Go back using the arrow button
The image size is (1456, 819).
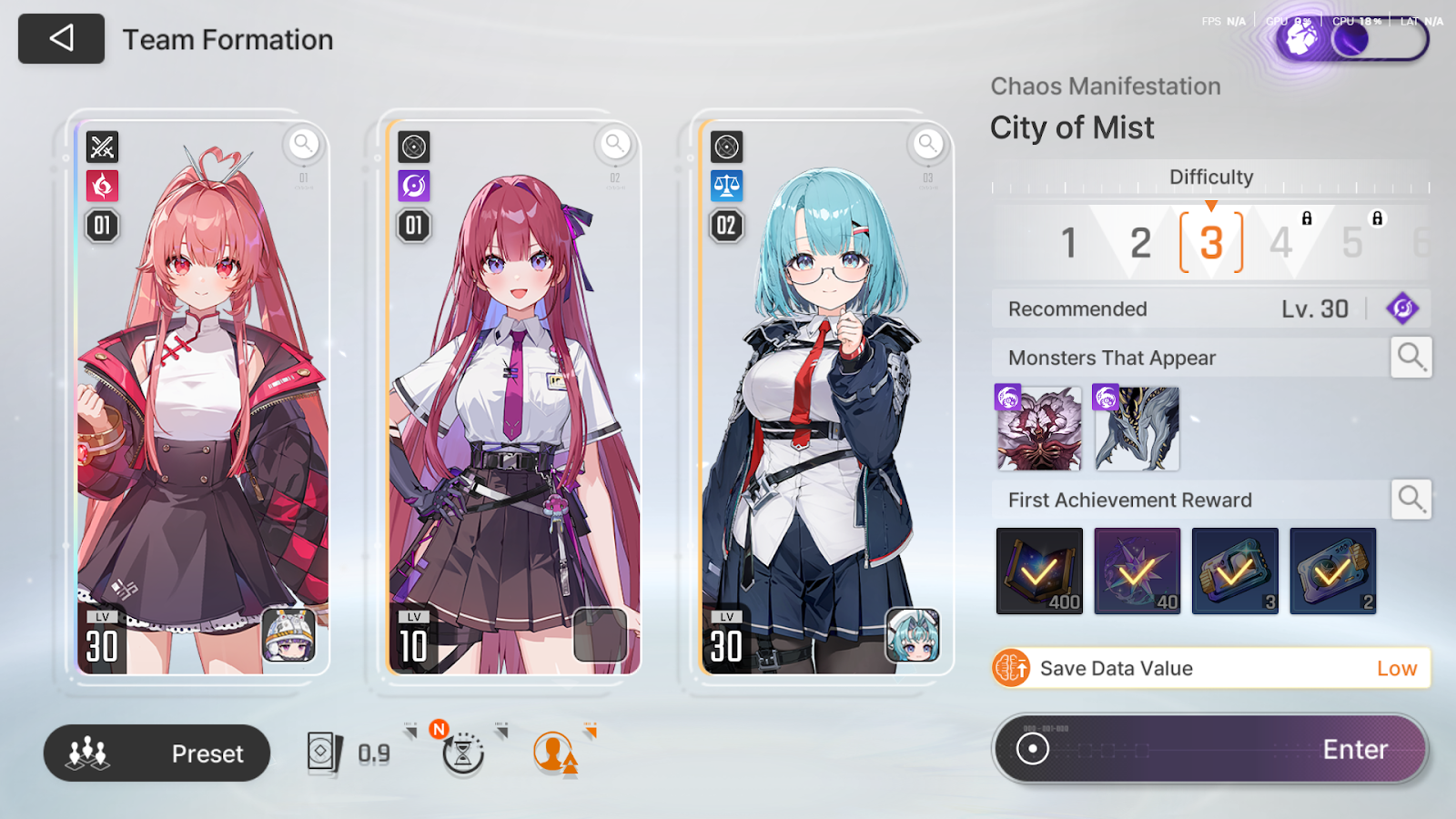[61, 38]
